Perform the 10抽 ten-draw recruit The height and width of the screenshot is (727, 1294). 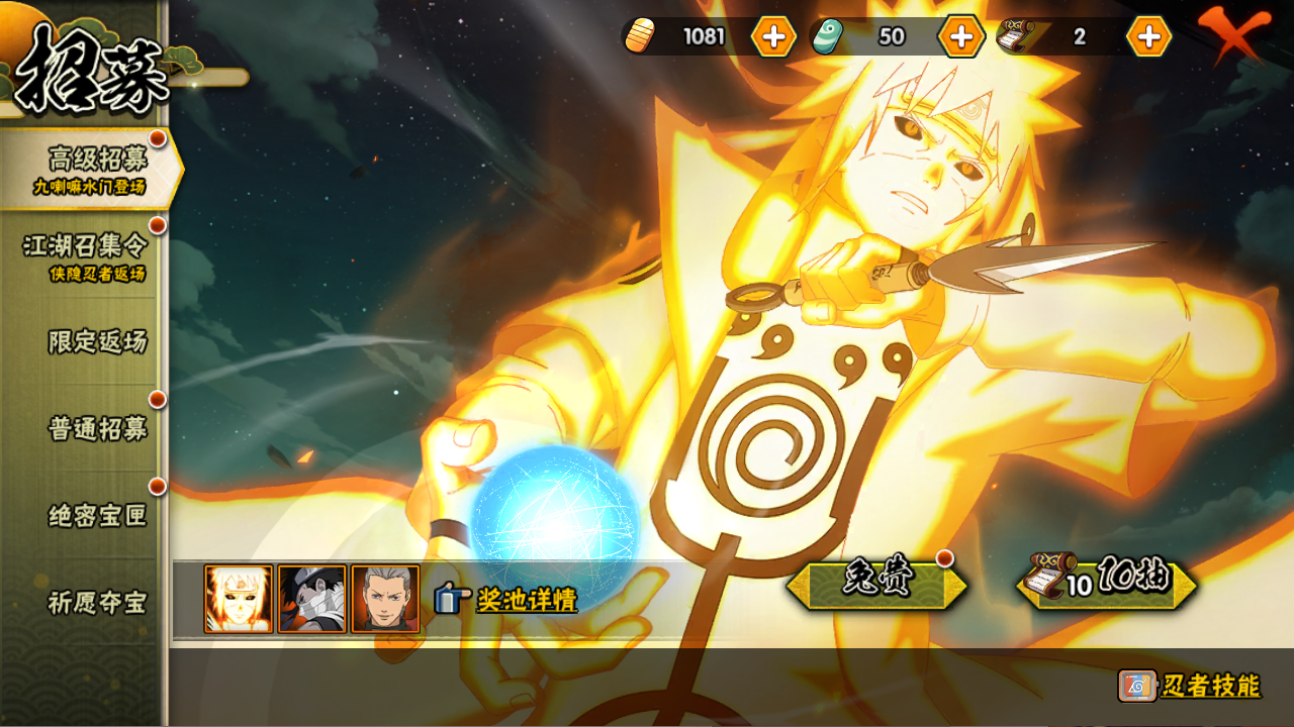[1108, 583]
